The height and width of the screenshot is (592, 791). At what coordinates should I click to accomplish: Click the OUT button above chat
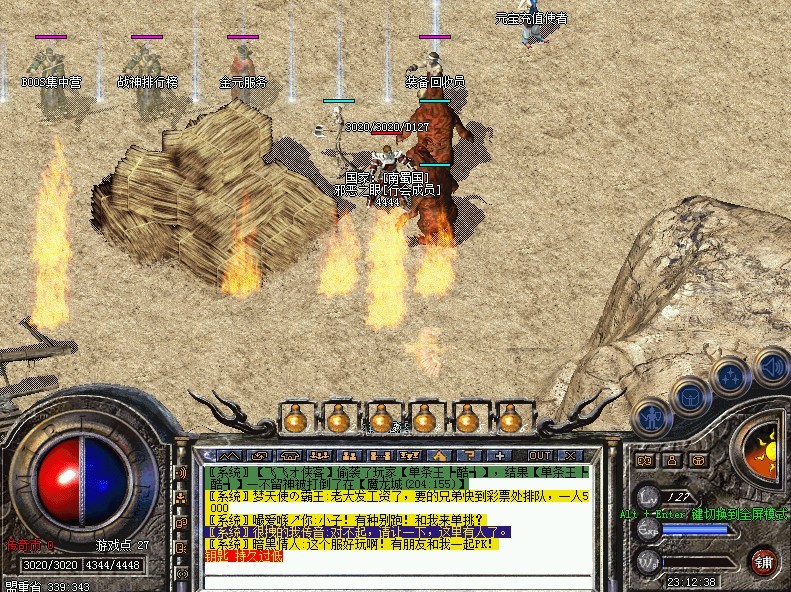pyautogui.click(x=541, y=455)
